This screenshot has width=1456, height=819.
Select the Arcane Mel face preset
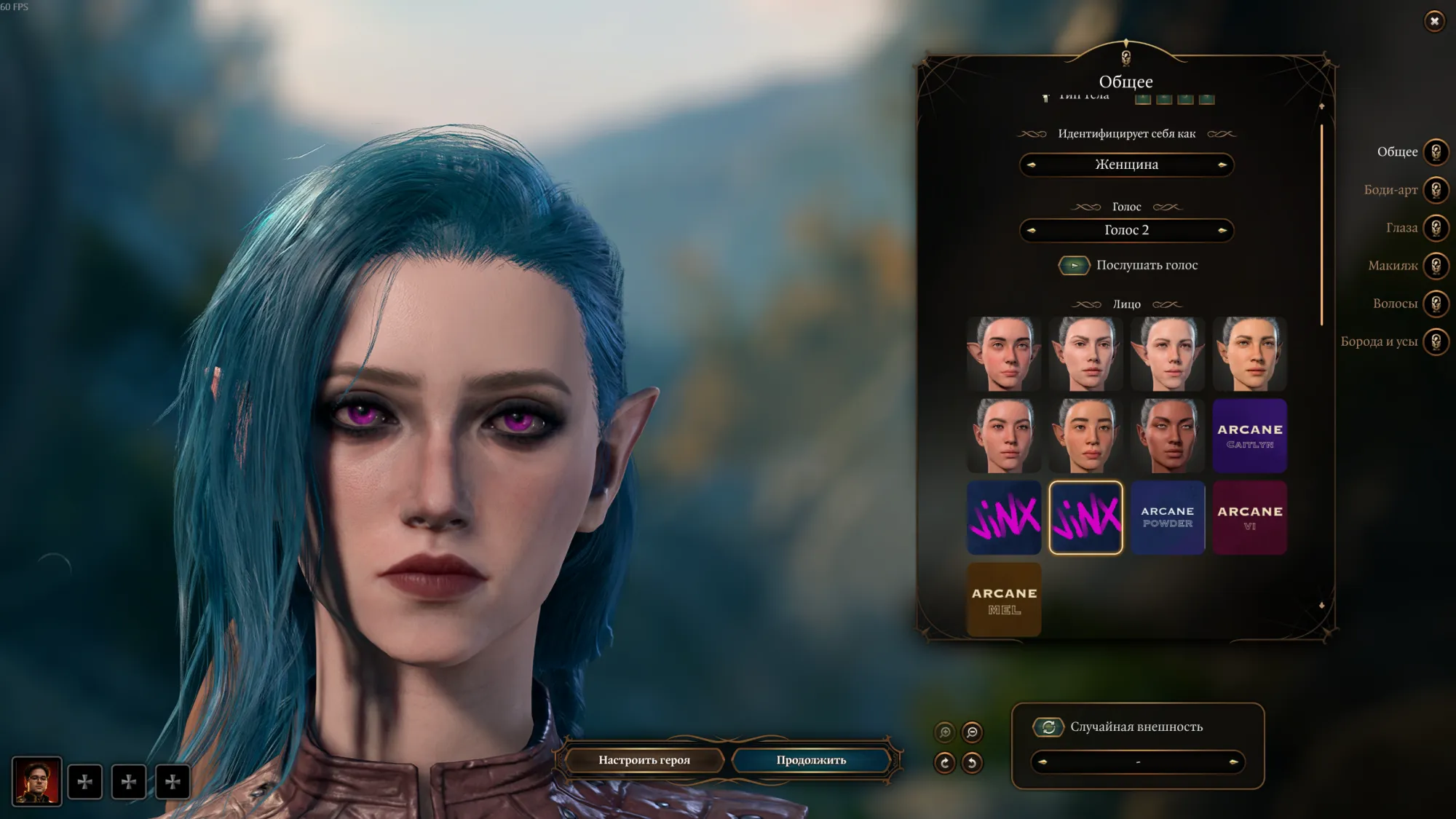(1004, 600)
